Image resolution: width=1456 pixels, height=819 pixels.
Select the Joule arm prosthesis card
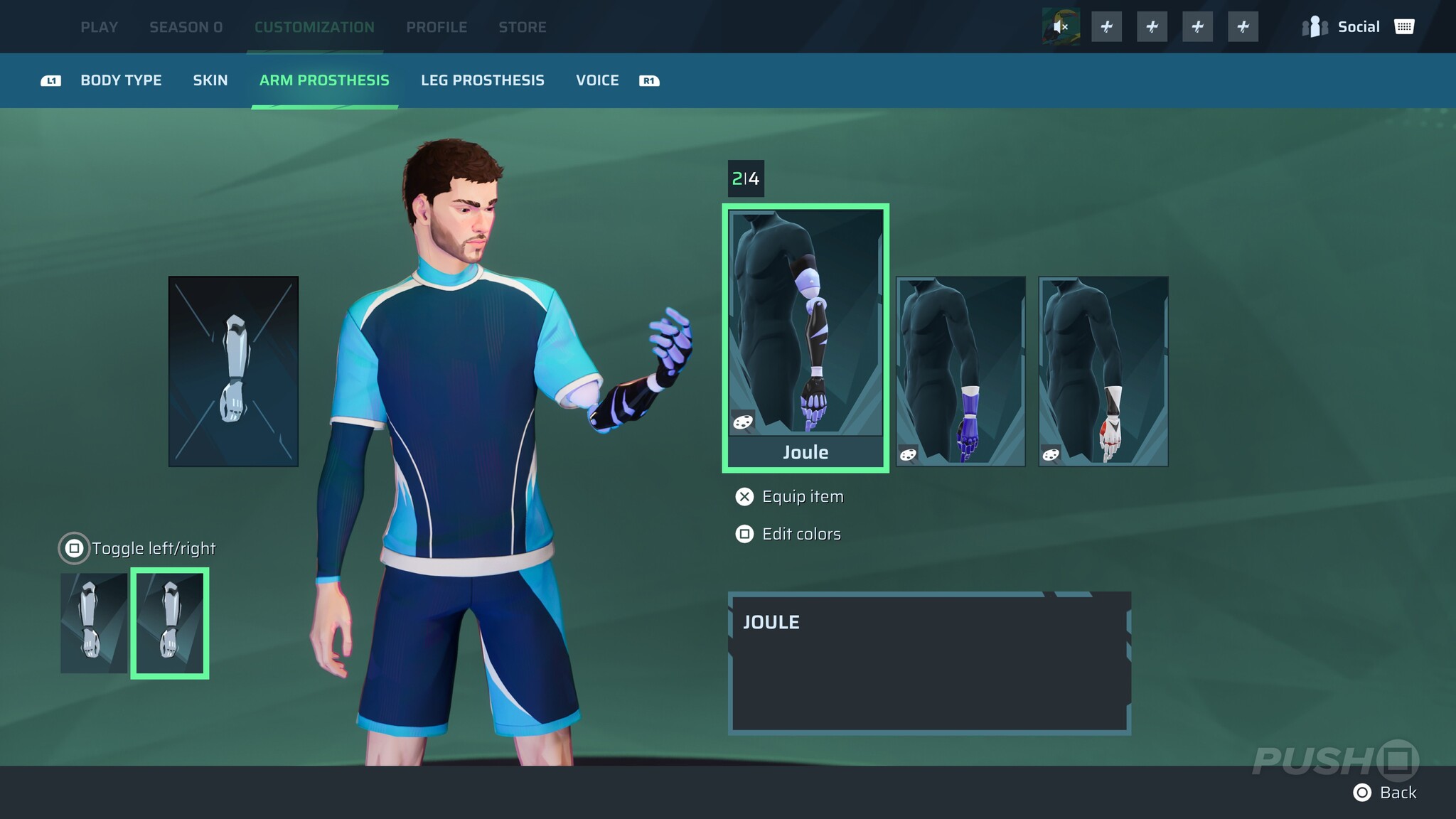click(805, 338)
